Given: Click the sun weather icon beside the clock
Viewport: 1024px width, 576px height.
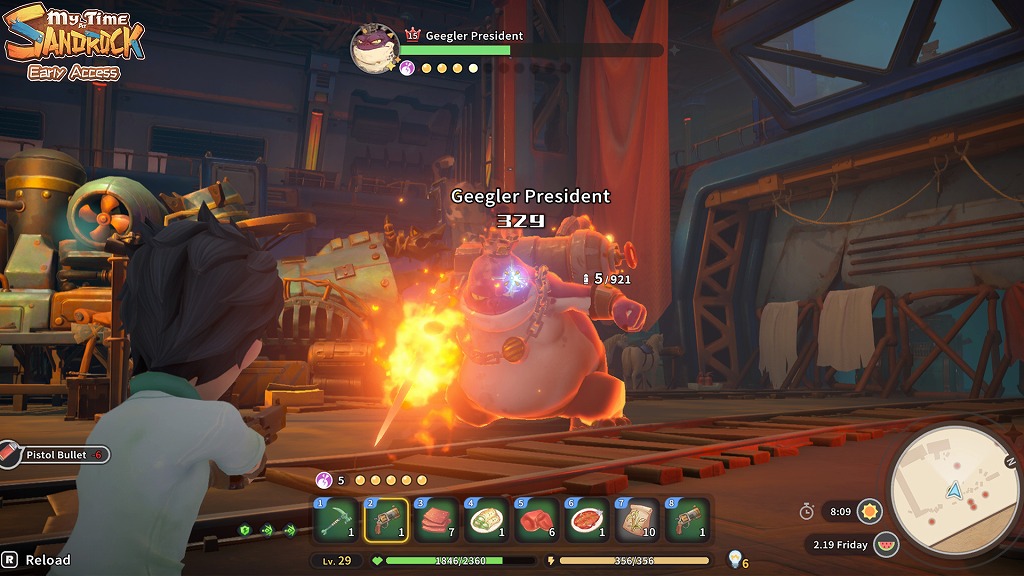Looking at the screenshot, I should (869, 511).
